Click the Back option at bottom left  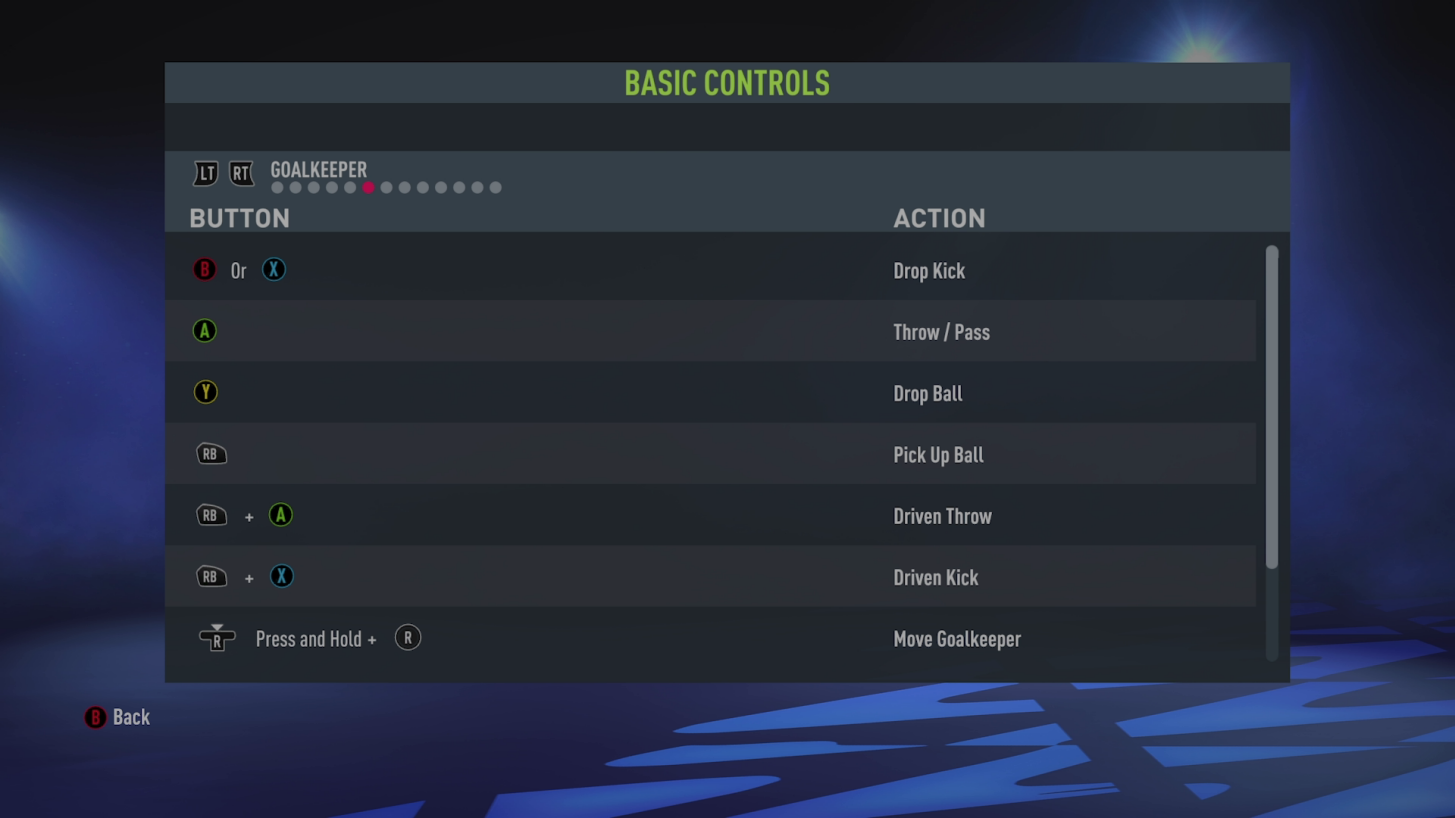131,717
